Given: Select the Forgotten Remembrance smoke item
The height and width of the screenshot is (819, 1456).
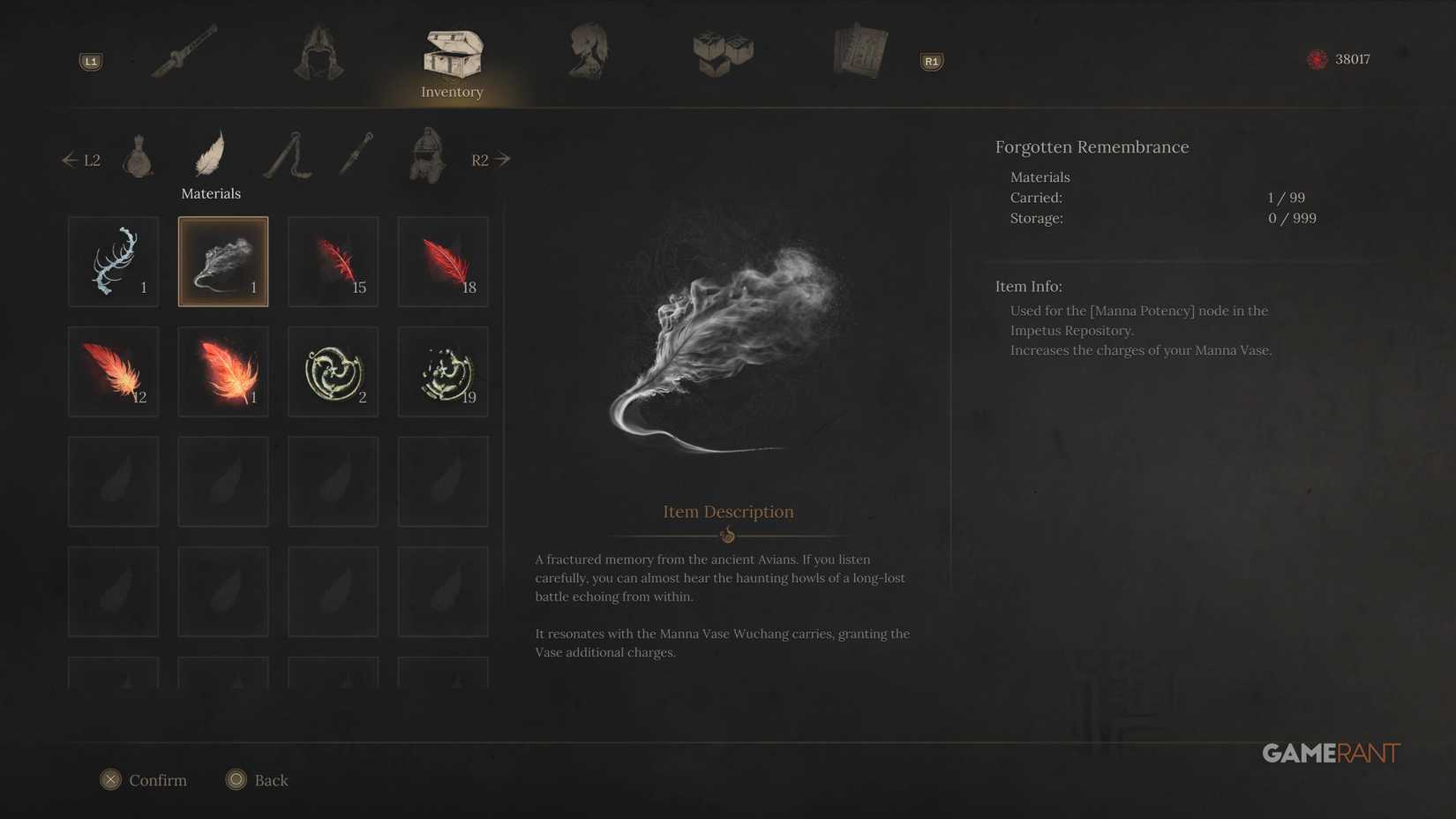Looking at the screenshot, I should point(222,261).
